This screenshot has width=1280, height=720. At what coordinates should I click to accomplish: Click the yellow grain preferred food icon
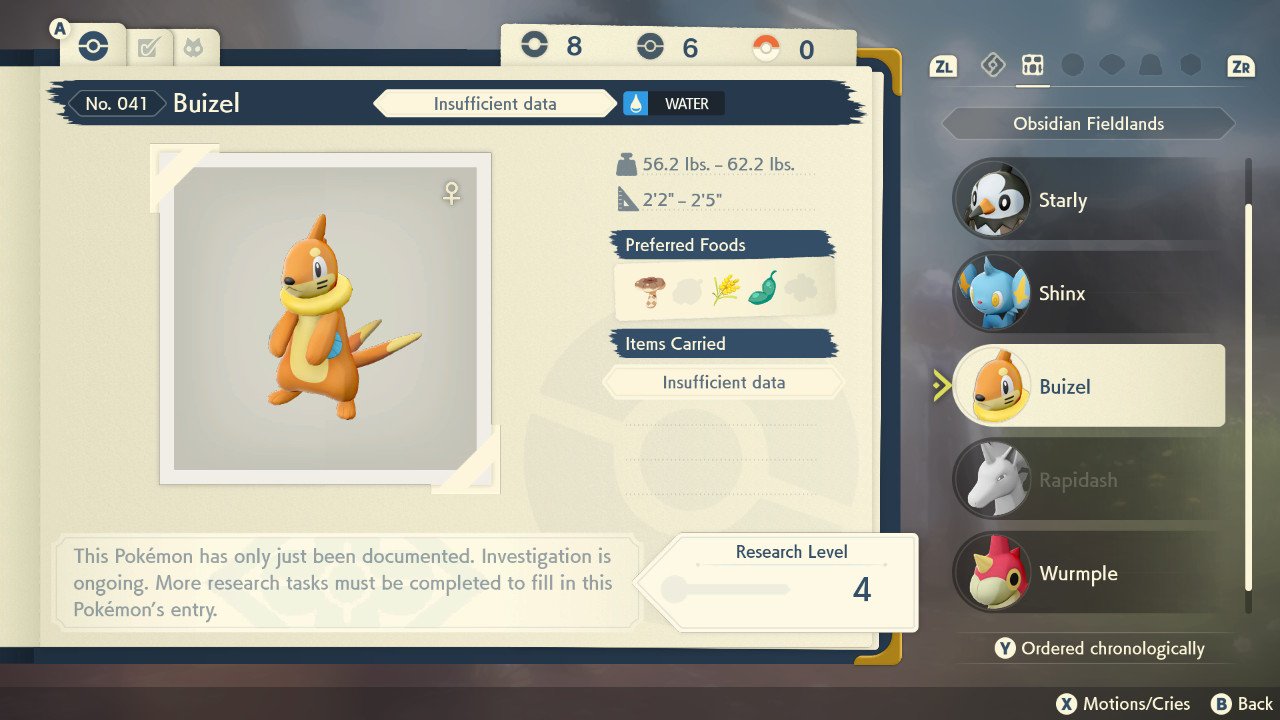(724, 290)
